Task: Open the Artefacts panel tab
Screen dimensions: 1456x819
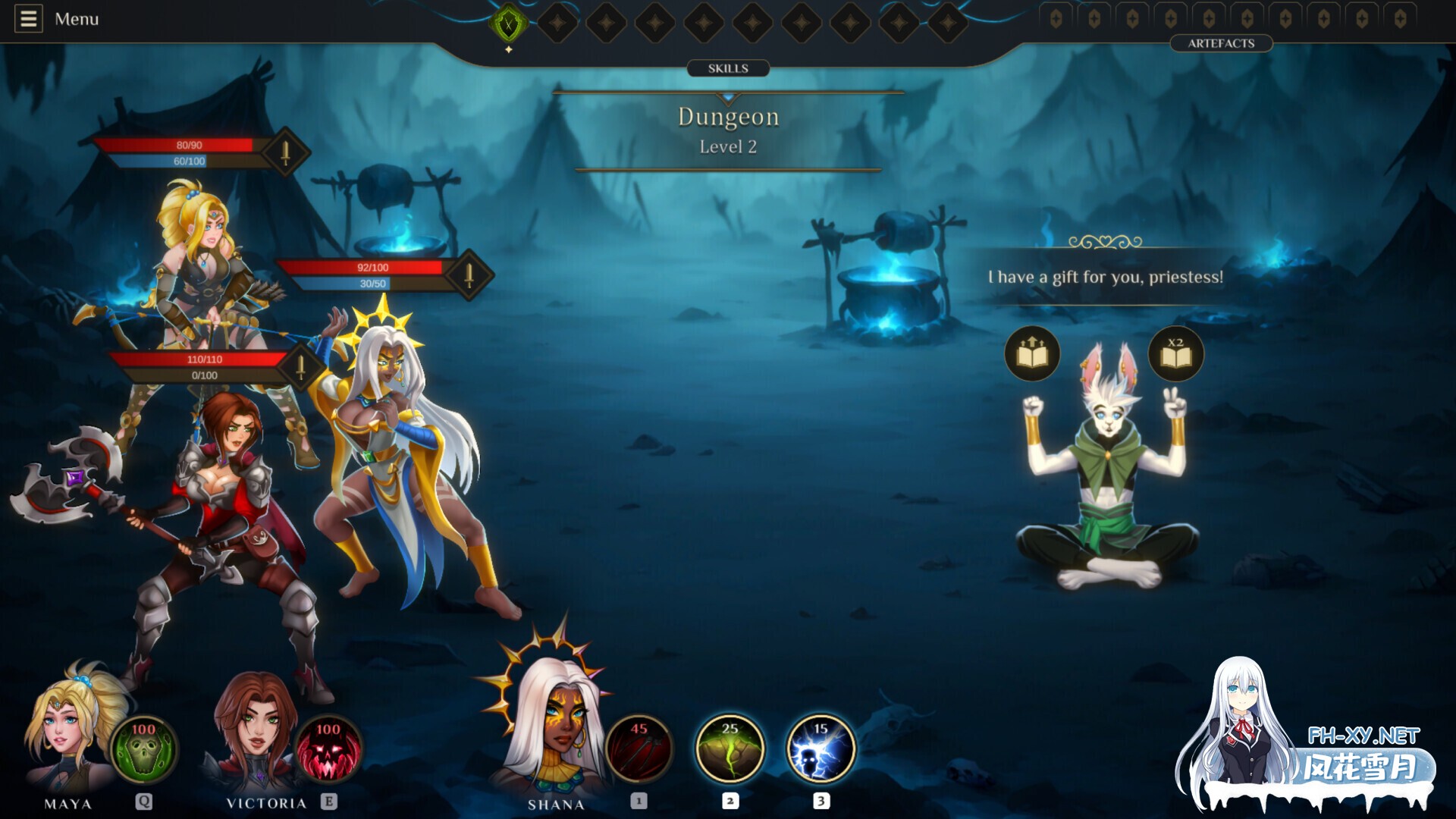Action: pos(1221,43)
